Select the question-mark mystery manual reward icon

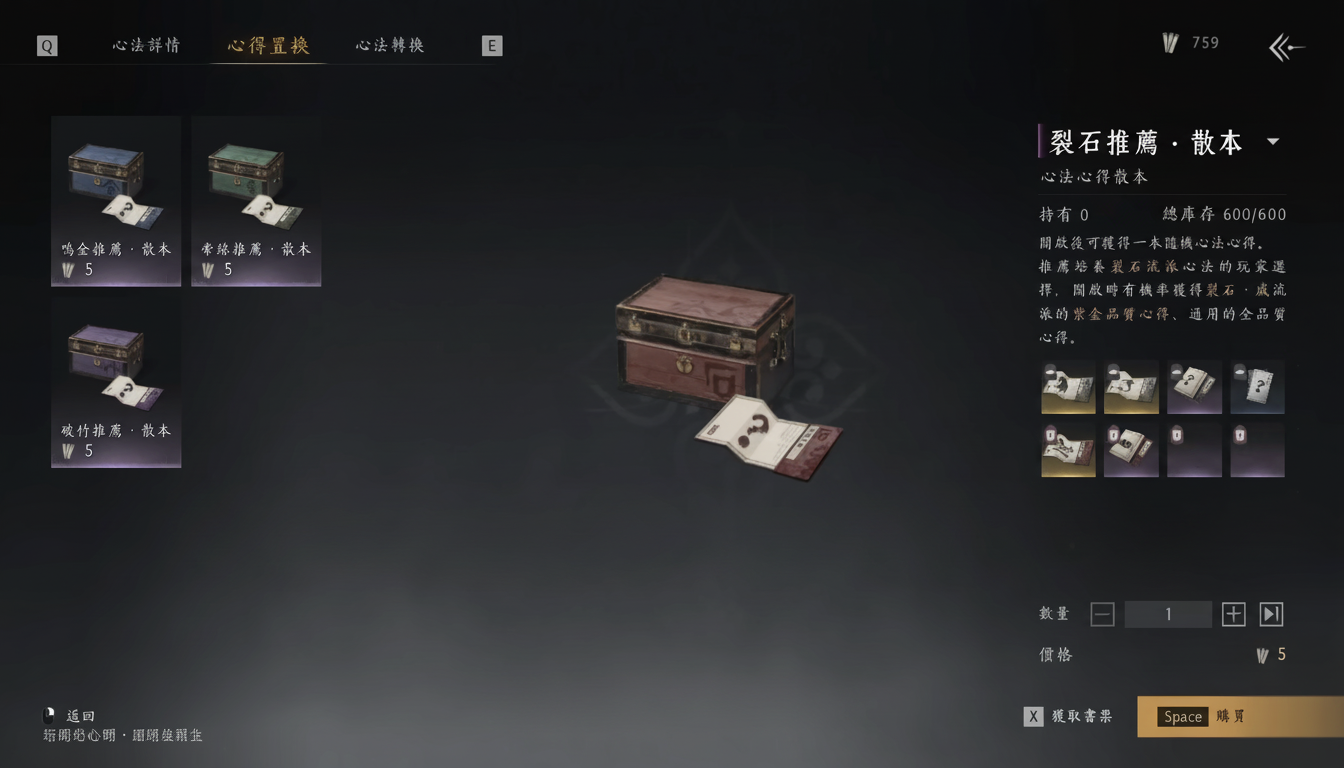pos(1257,387)
